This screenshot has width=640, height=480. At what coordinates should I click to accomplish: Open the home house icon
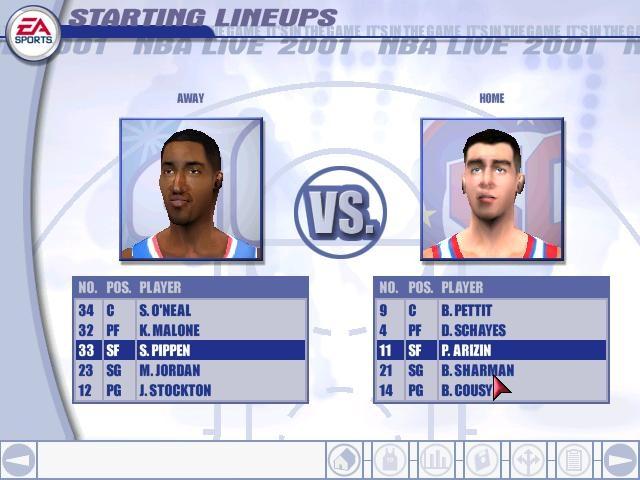click(344, 460)
